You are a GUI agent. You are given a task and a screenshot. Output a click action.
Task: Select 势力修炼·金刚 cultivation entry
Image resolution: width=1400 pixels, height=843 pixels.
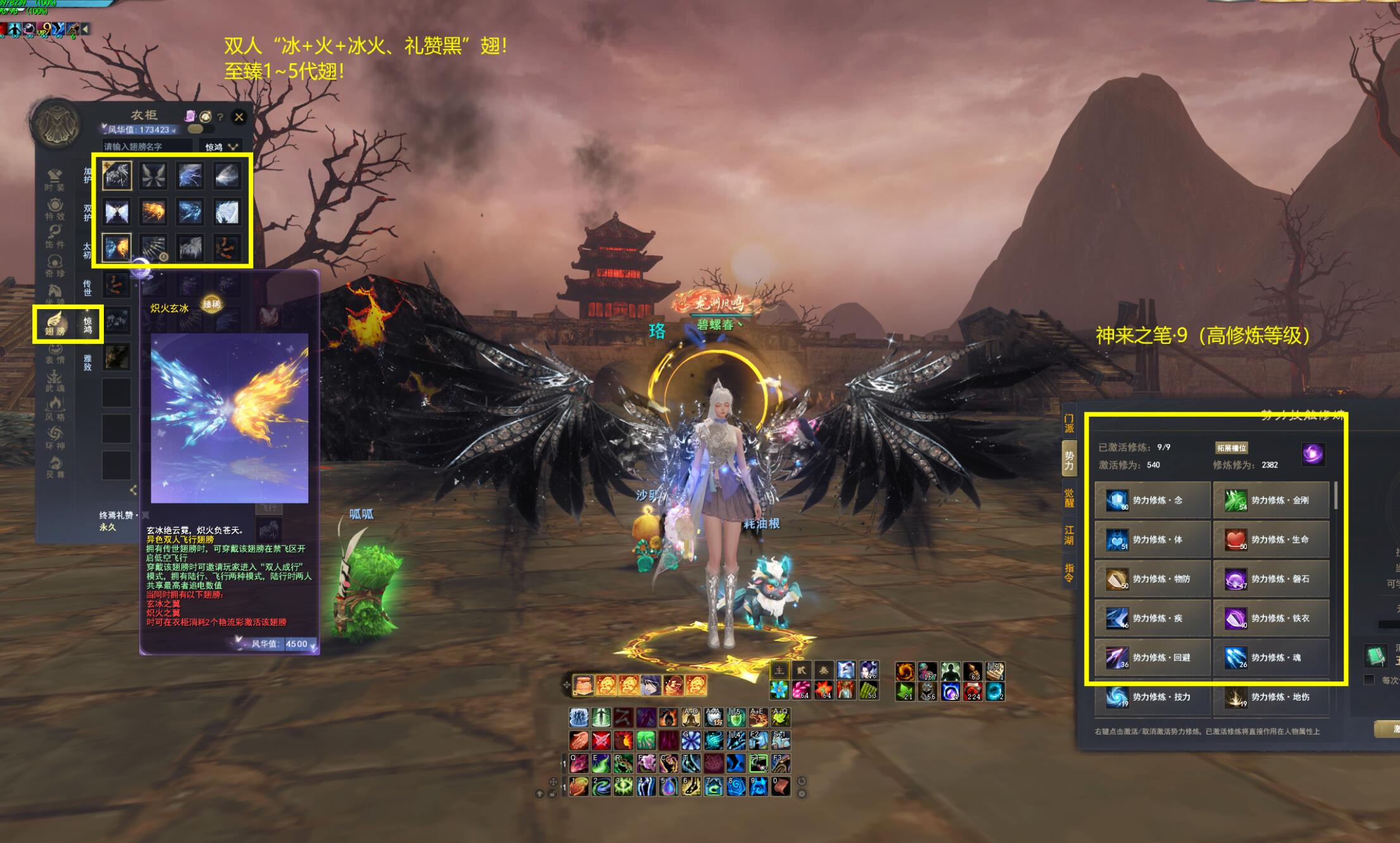(x=1271, y=500)
